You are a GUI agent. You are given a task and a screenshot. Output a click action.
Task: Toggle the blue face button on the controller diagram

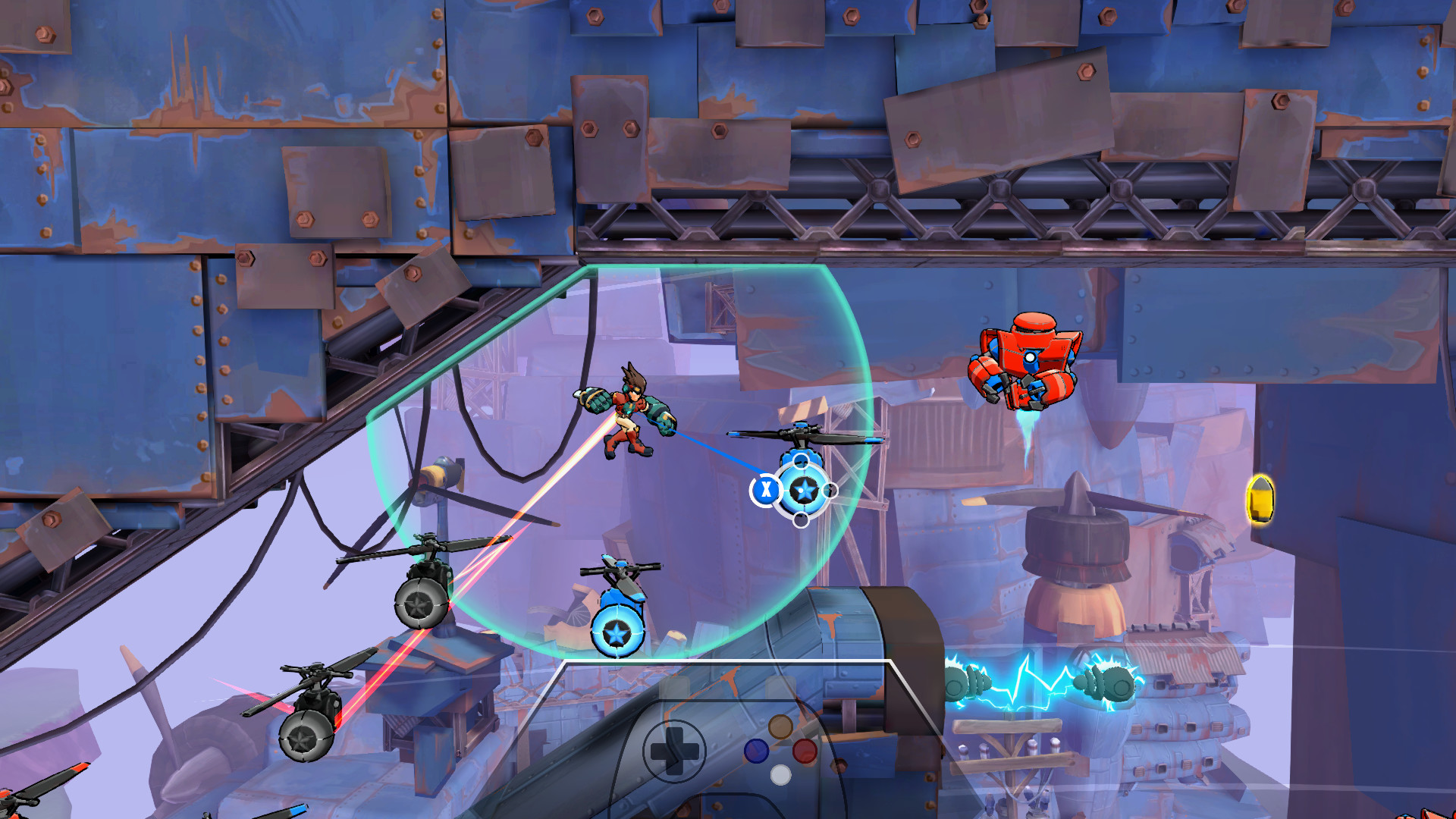click(x=756, y=752)
